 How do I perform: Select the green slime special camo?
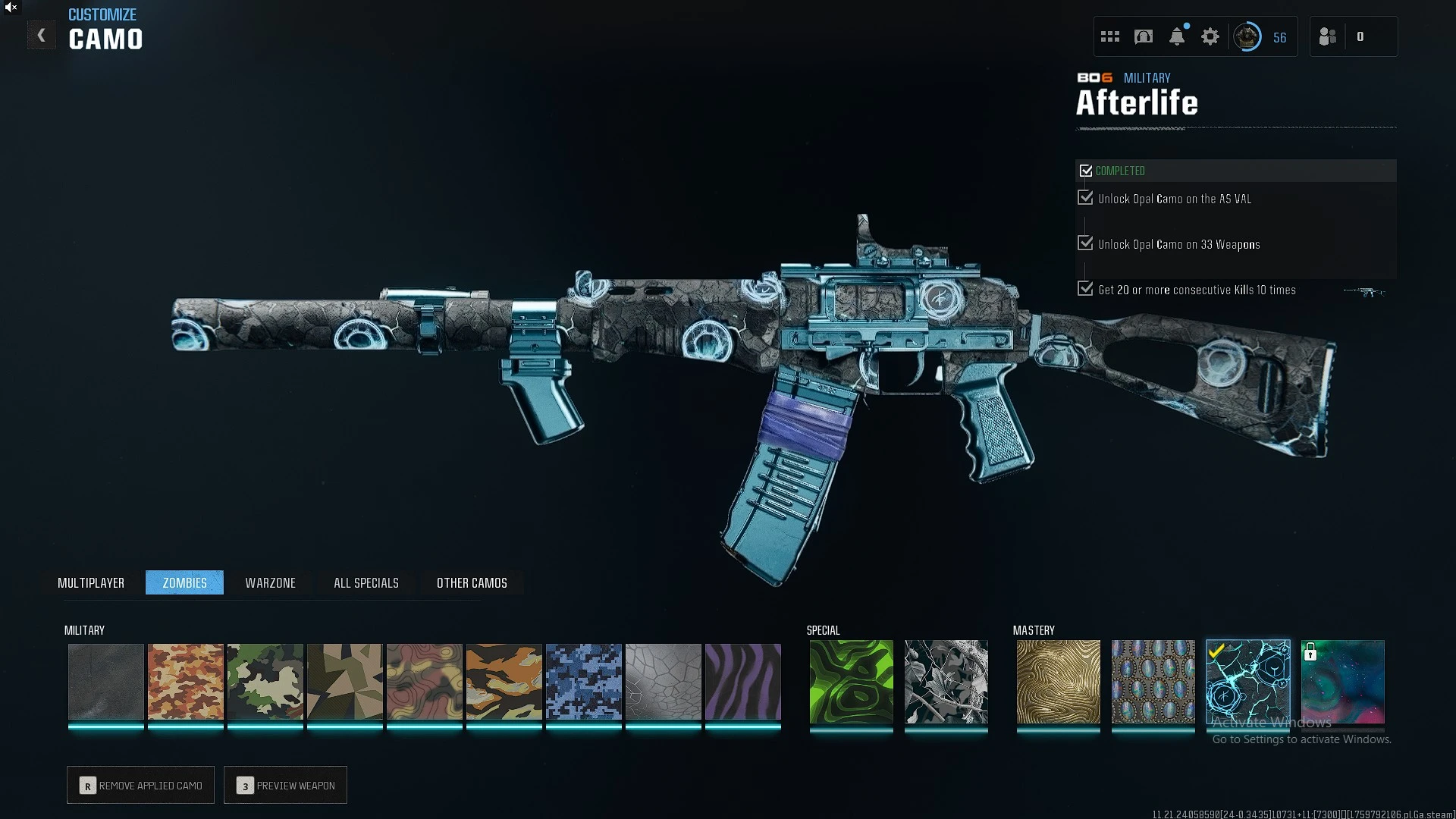tap(852, 681)
